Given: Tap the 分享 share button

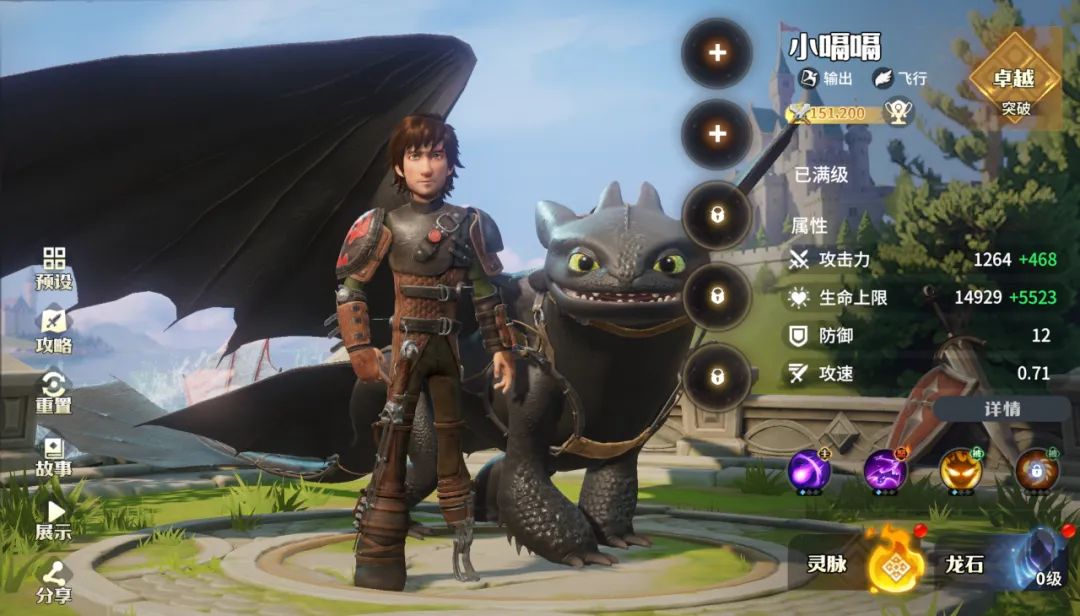Looking at the screenshot, I should pyautogui.click(x=54, y=582).
